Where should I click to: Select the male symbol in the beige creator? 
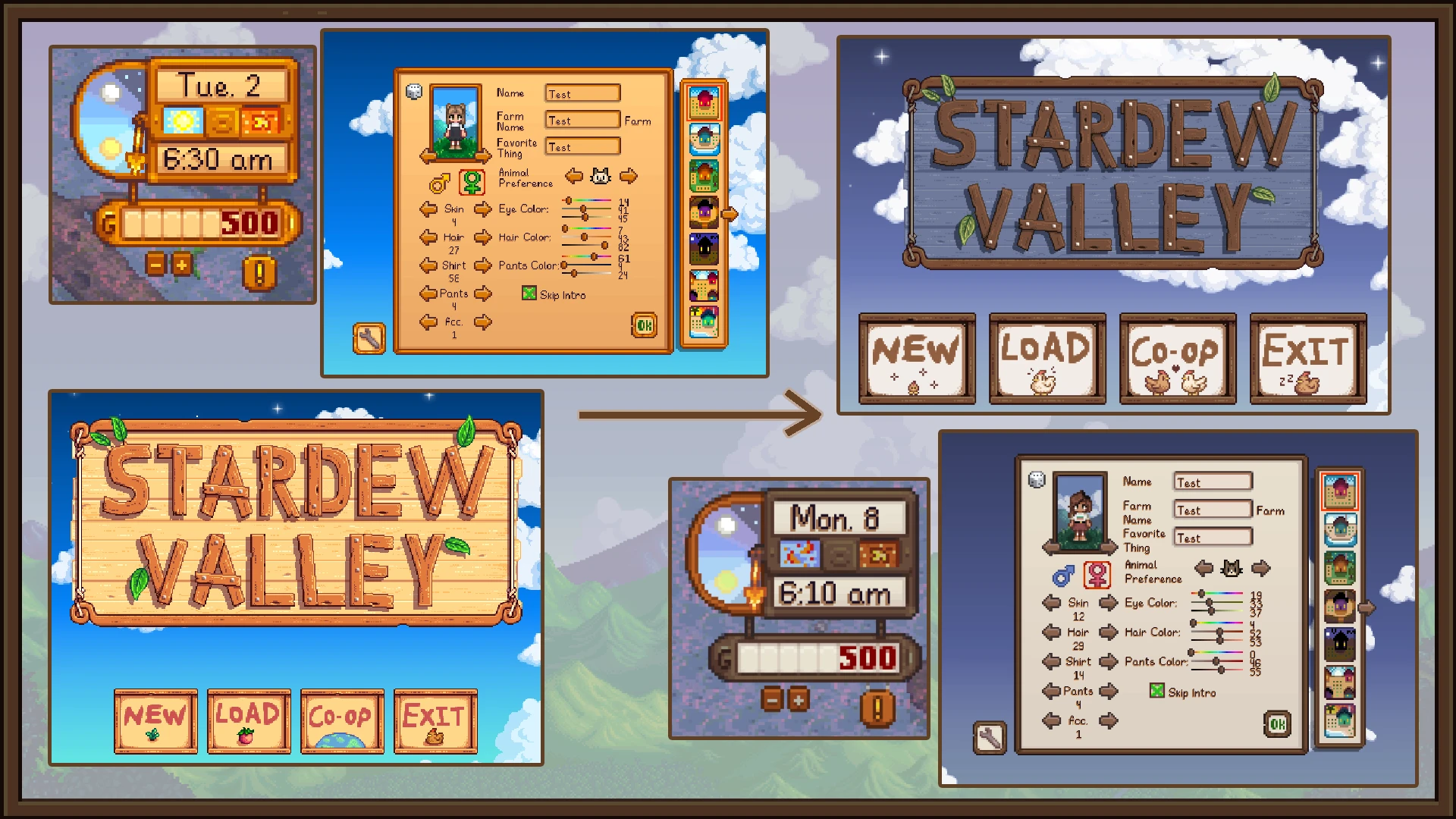[1063, 576]
